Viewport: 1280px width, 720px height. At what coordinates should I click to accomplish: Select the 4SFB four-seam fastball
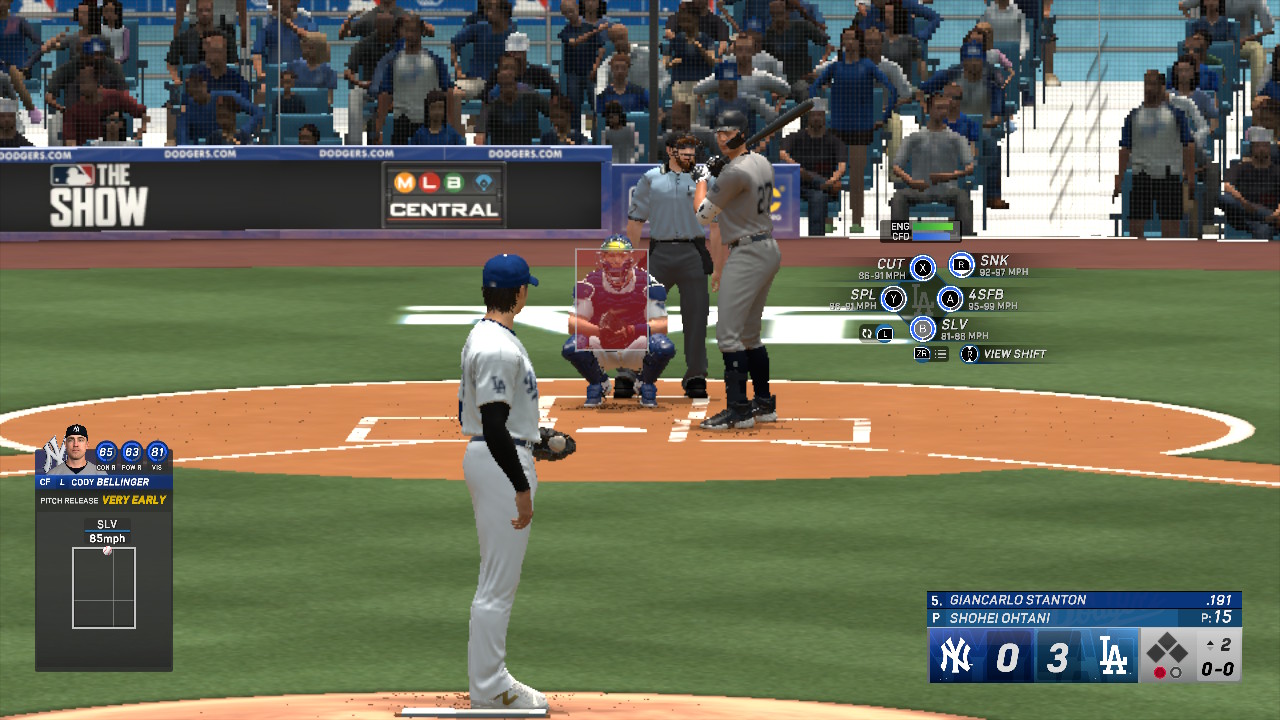point(950,298)
